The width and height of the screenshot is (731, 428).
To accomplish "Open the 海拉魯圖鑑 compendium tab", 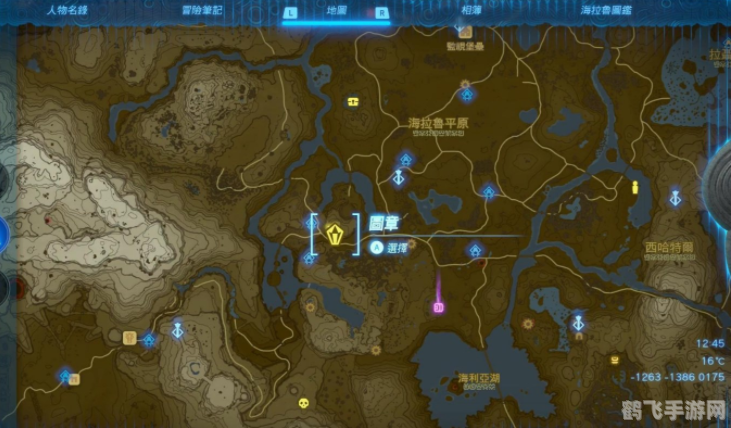I will [605, 11].
